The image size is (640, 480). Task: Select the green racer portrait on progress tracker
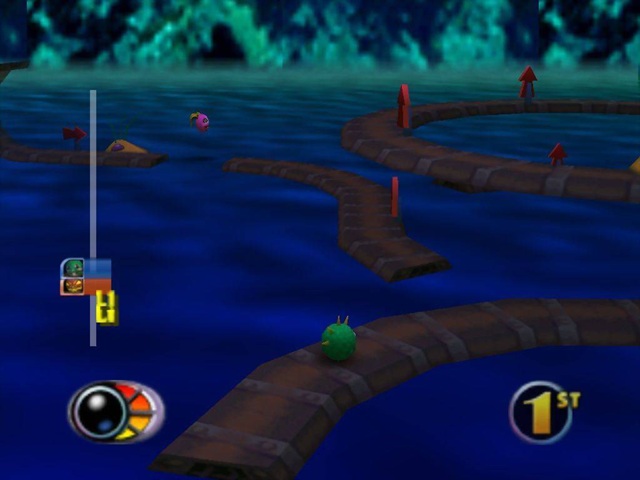(x=73, y=268)
